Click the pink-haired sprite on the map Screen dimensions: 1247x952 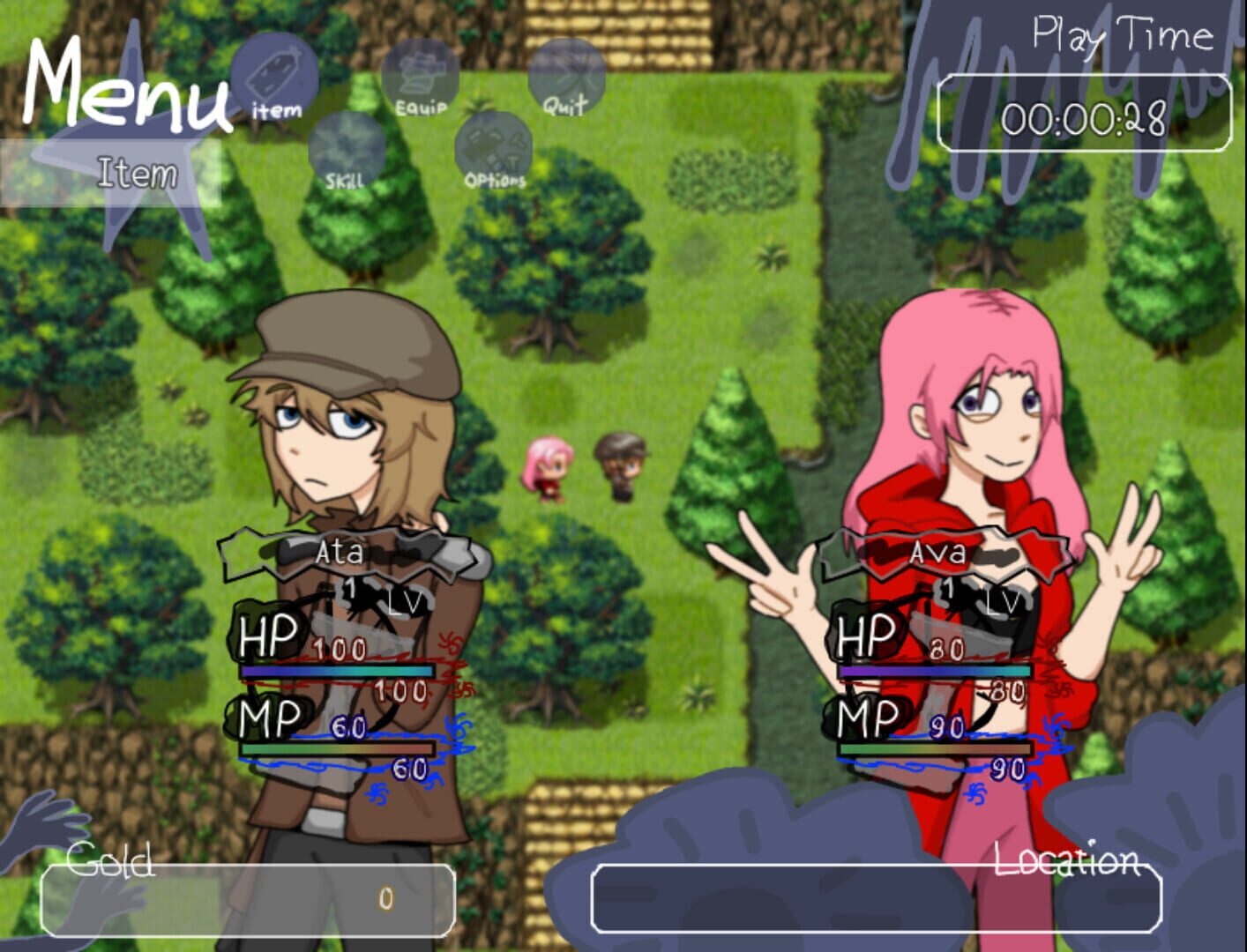tap(550, 469)
